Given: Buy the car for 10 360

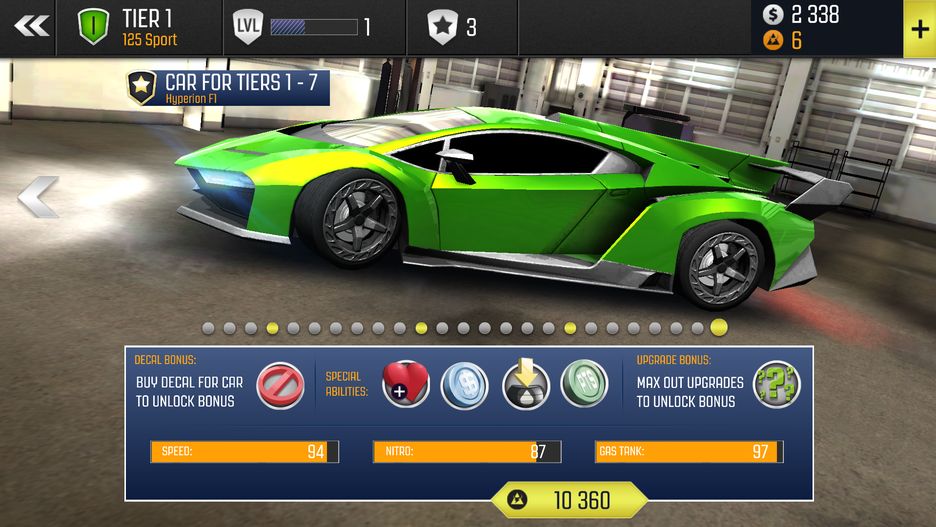Looking at the screenshot, I should click(568, 499).
